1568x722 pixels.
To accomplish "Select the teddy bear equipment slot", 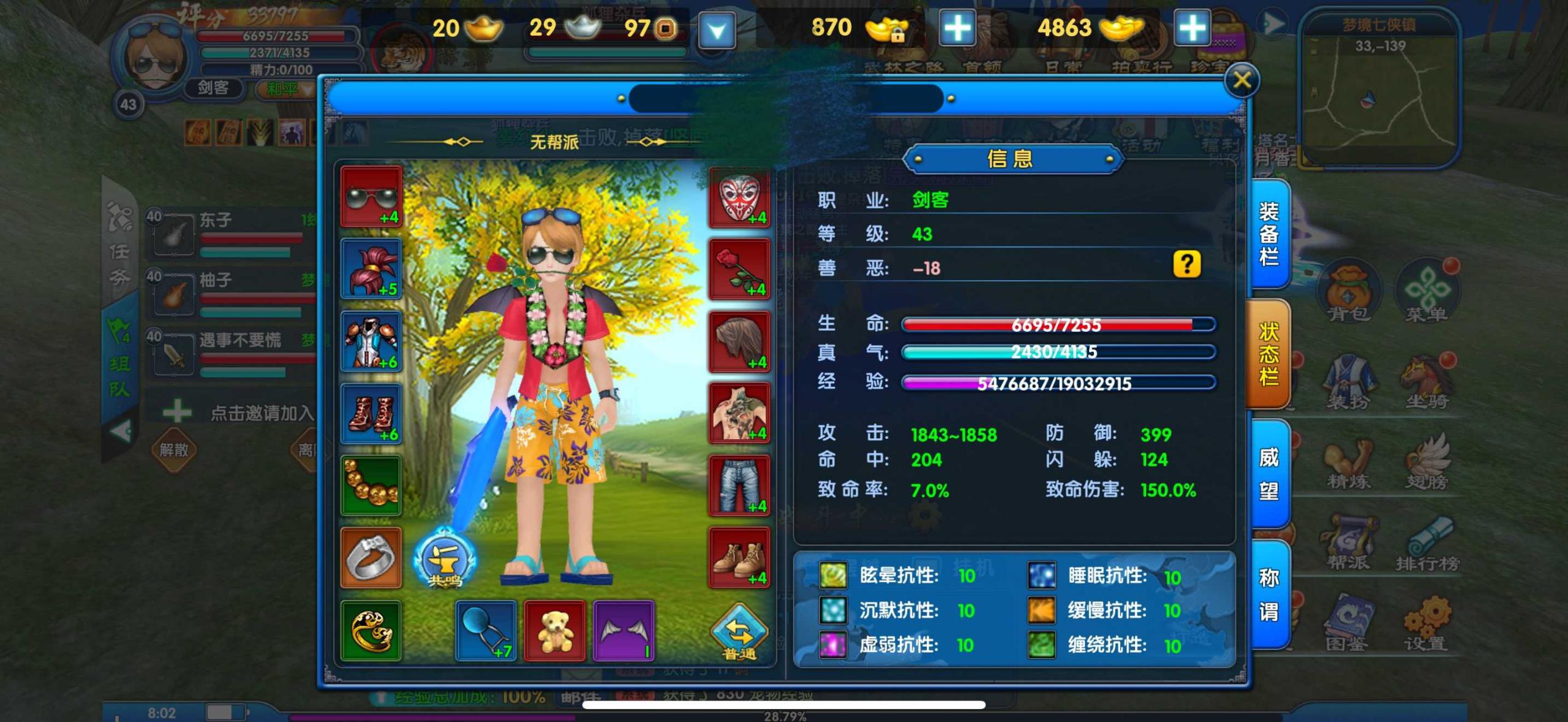I will 554,631.
